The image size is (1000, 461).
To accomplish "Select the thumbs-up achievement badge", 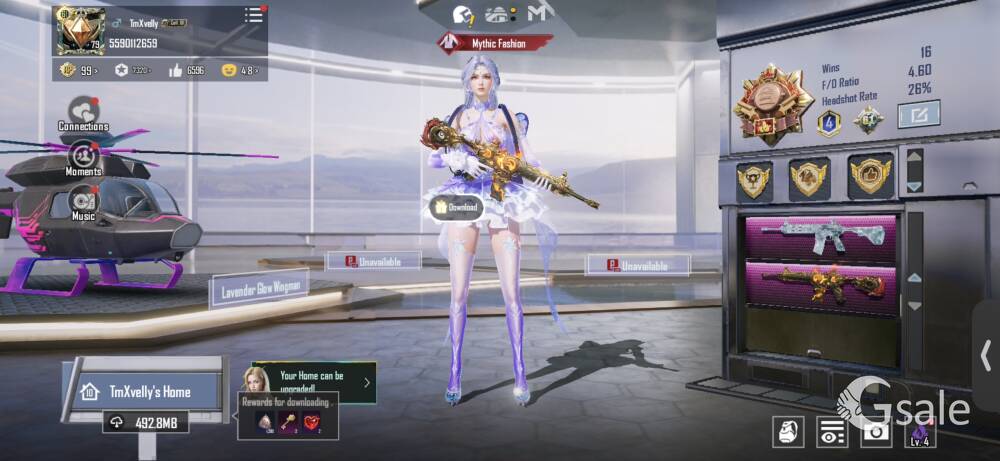I will click(x=870, y=176).
